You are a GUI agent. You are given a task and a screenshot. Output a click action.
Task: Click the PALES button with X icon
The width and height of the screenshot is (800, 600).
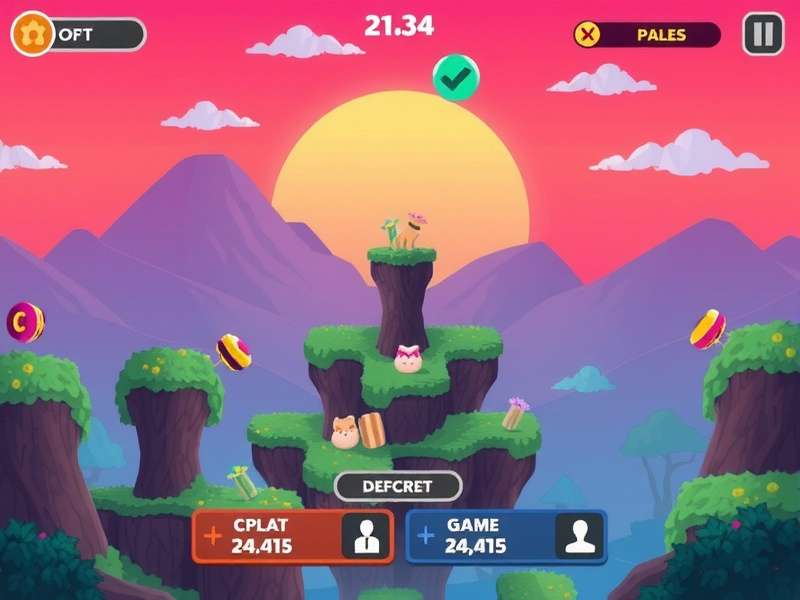(646, 35)
